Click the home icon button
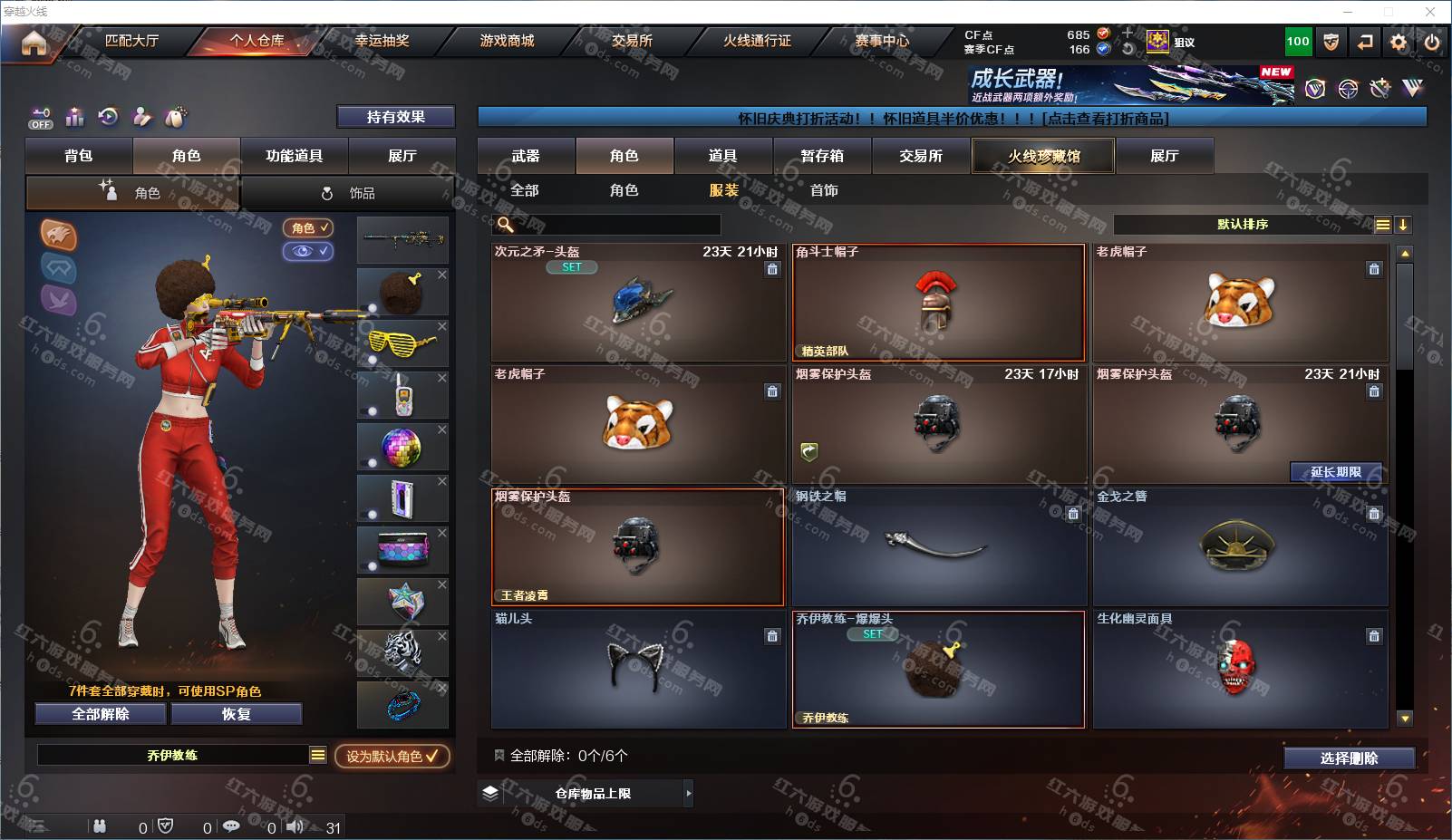The width and height of the screenshot is (1452, 840). click(x=34, y=43)
